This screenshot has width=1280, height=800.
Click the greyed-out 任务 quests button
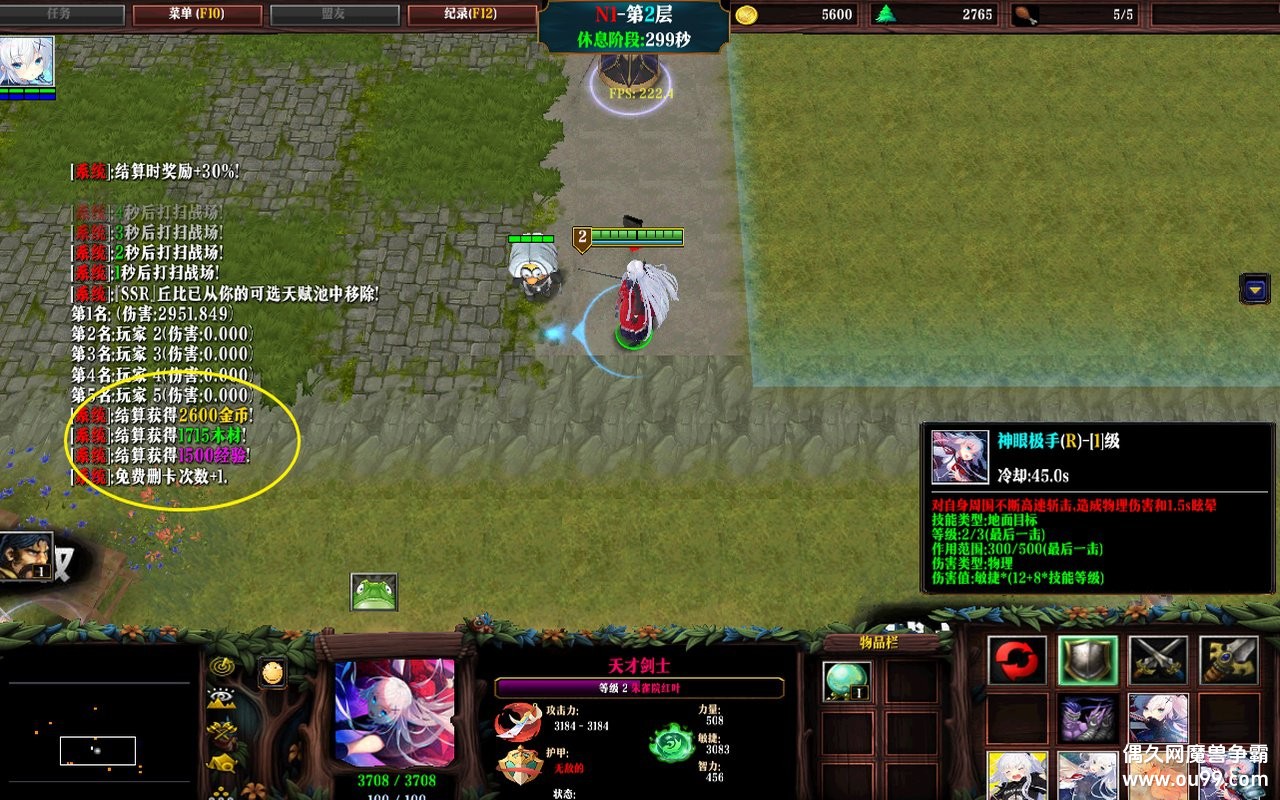[61, 14]
